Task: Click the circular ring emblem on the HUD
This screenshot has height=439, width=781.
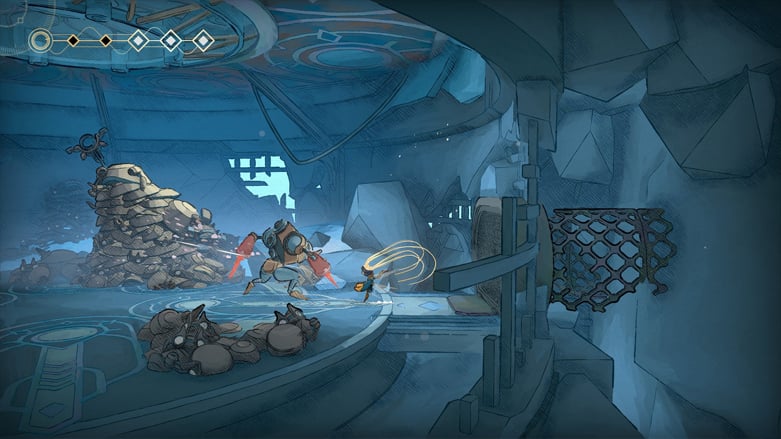Action: click(x=40, y=41)
